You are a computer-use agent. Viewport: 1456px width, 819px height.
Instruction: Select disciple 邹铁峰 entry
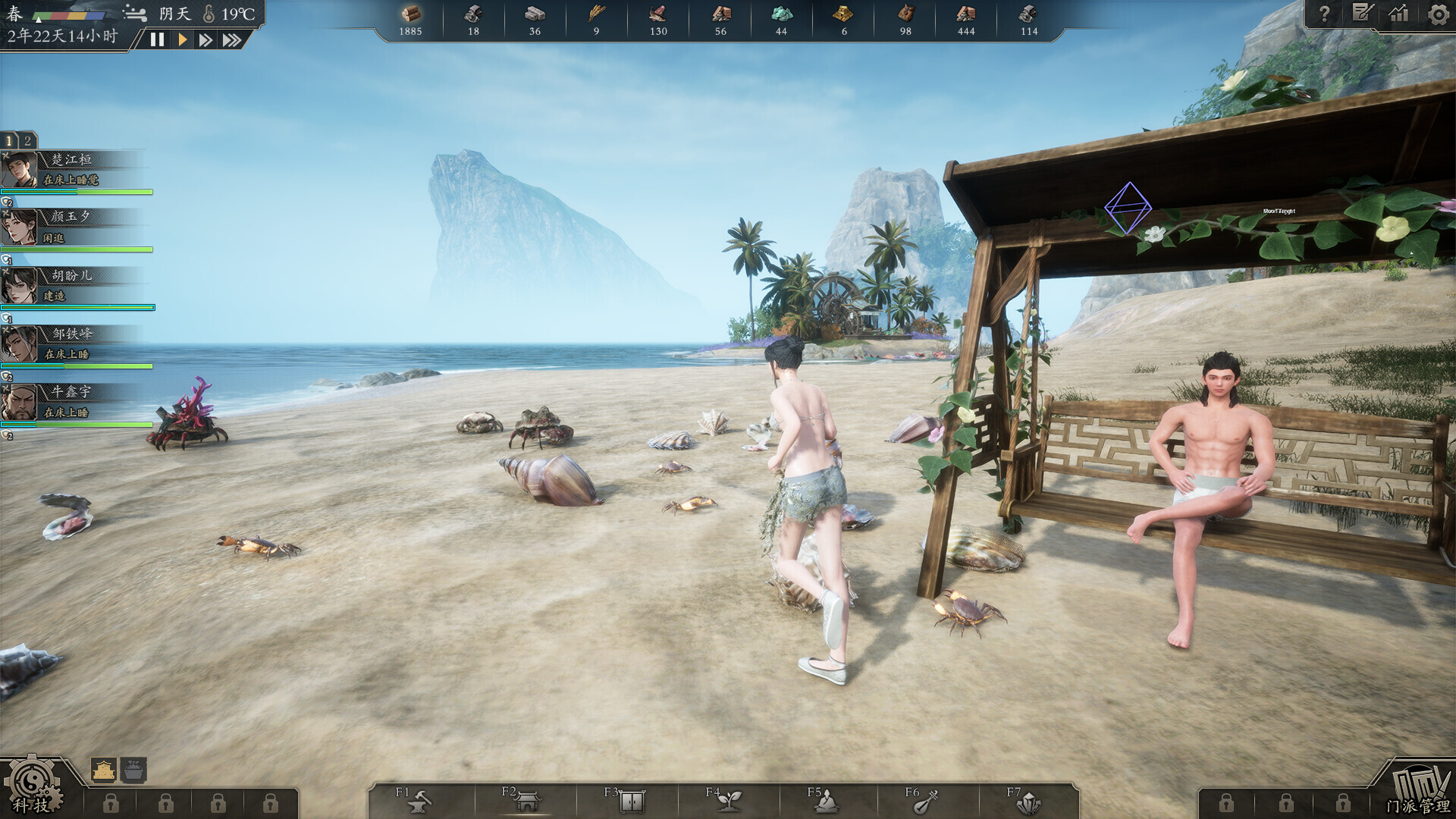coord(72,344)
